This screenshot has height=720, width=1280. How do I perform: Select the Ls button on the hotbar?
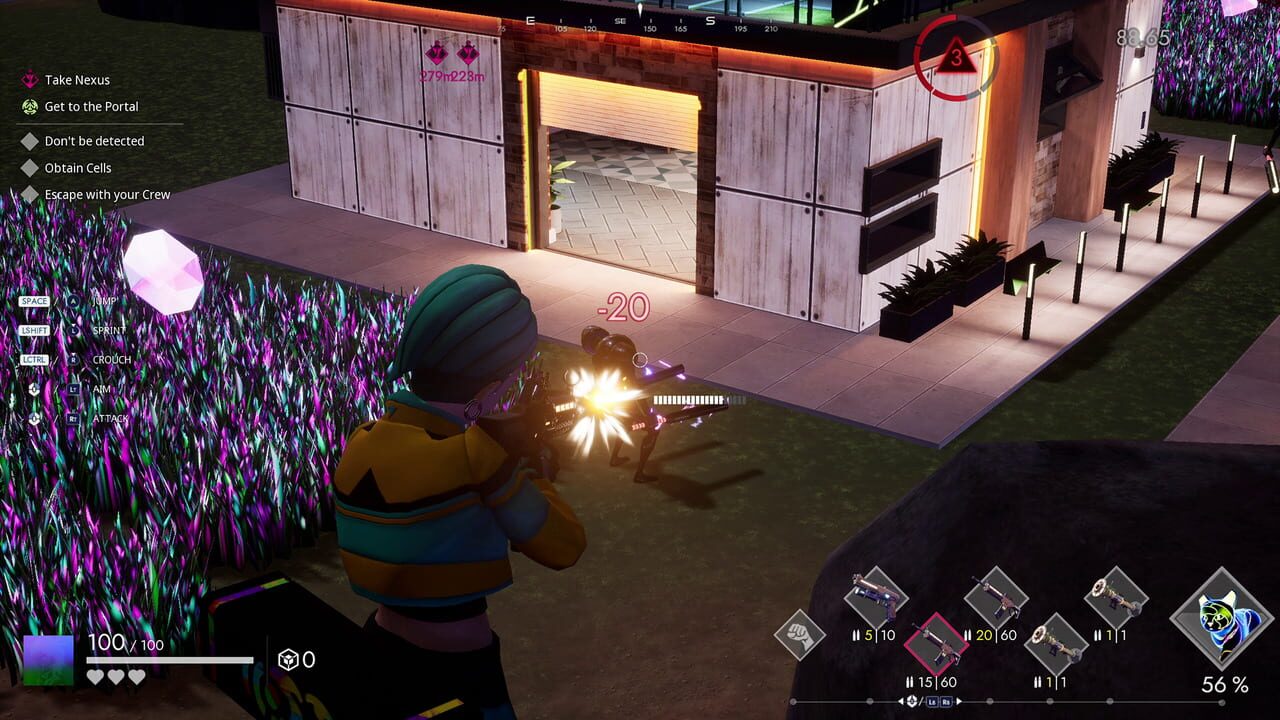click(x=930, y=703)
